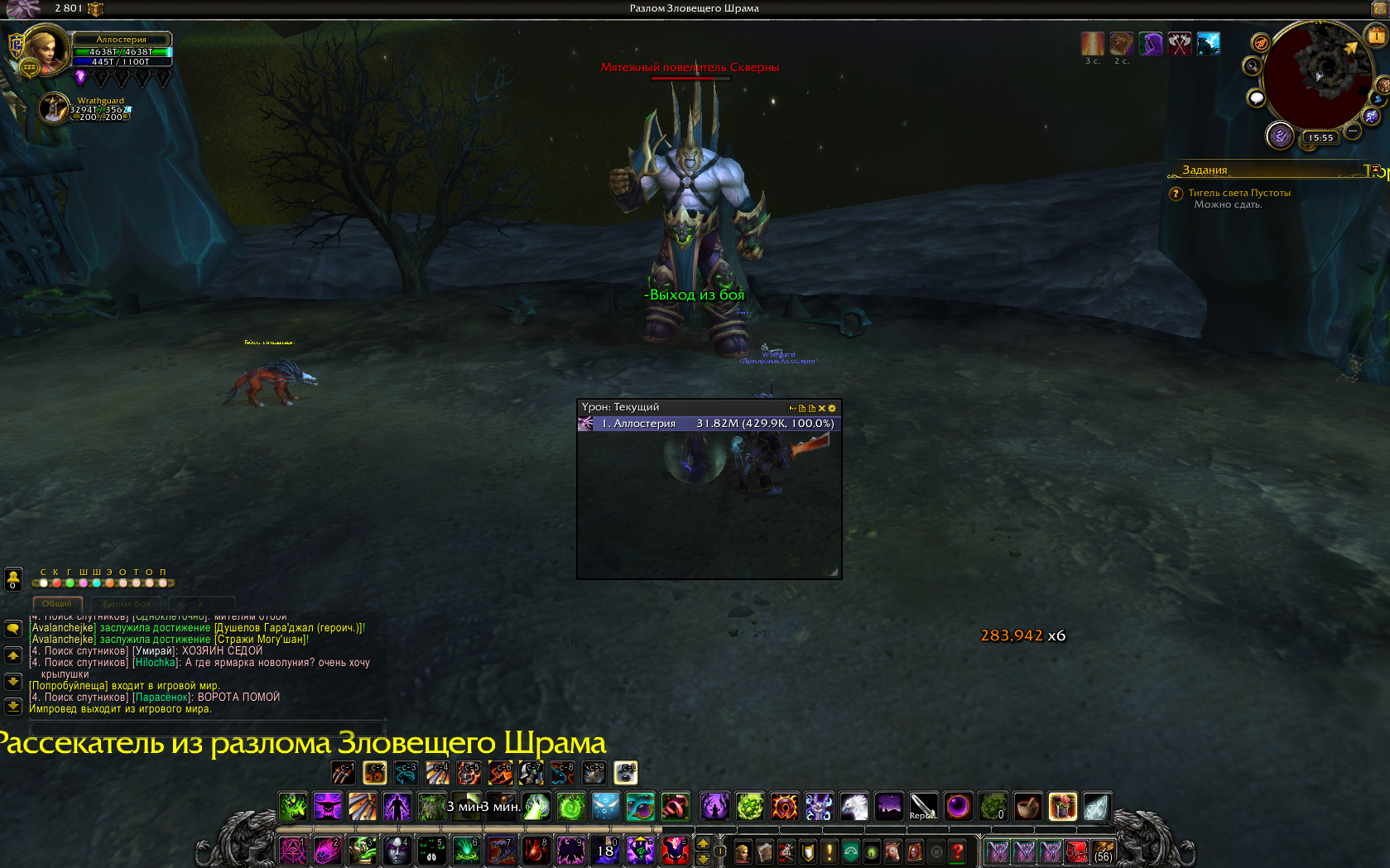The width and height of the screenshot is (1390, 868).
Task: Close the damage meter with X button
Action: click(821, 408)
